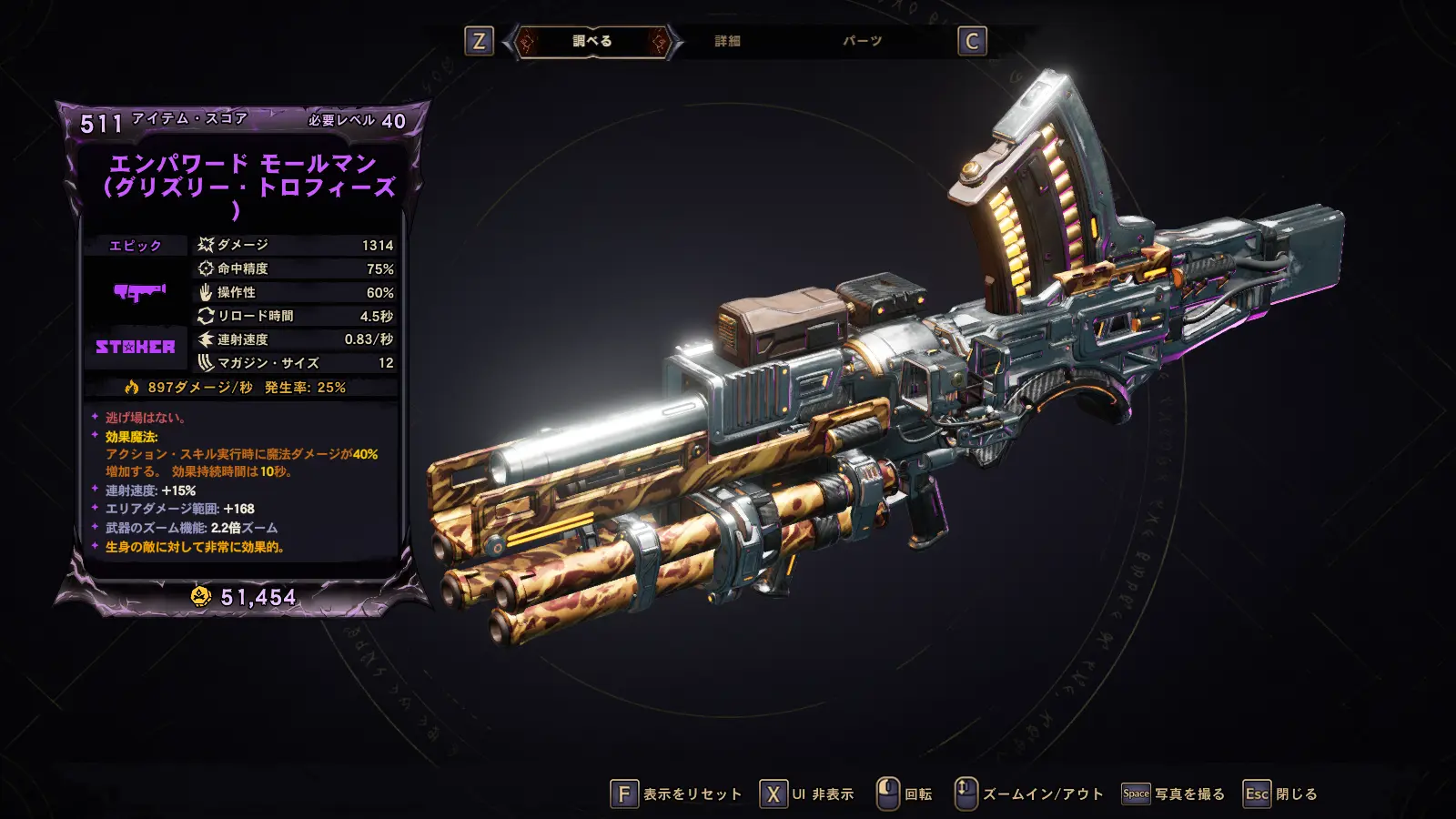Click 閉じる to close the inspect screen
1456x819 pixels.
pos(1280,794)
